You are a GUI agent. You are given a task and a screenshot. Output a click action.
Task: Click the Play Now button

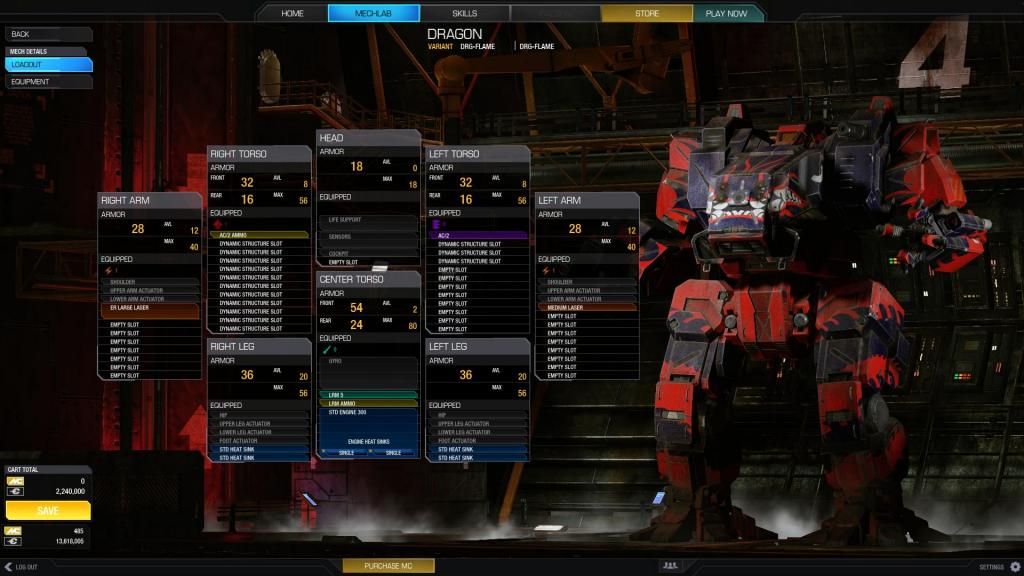(x=726, y=13)
